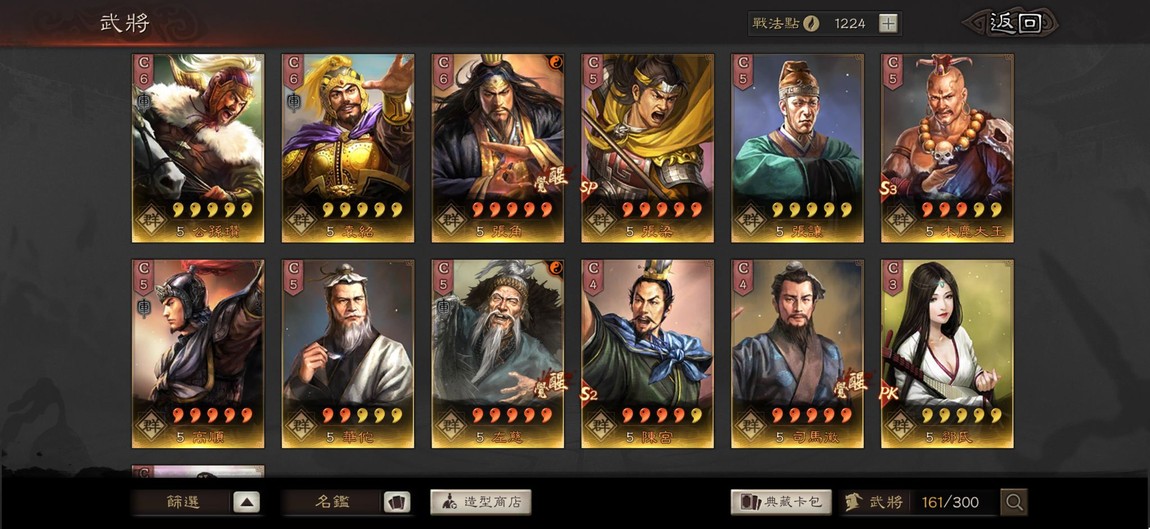Open the 左慈 general card

[498, 353]
